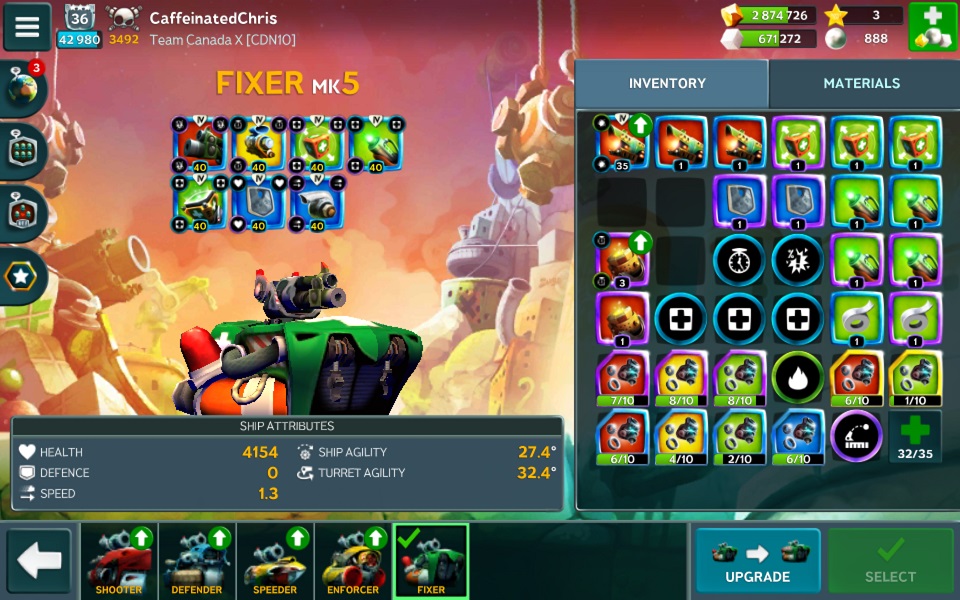
Task: Select the stopwatch perk item
Action: tap(739, 260)
